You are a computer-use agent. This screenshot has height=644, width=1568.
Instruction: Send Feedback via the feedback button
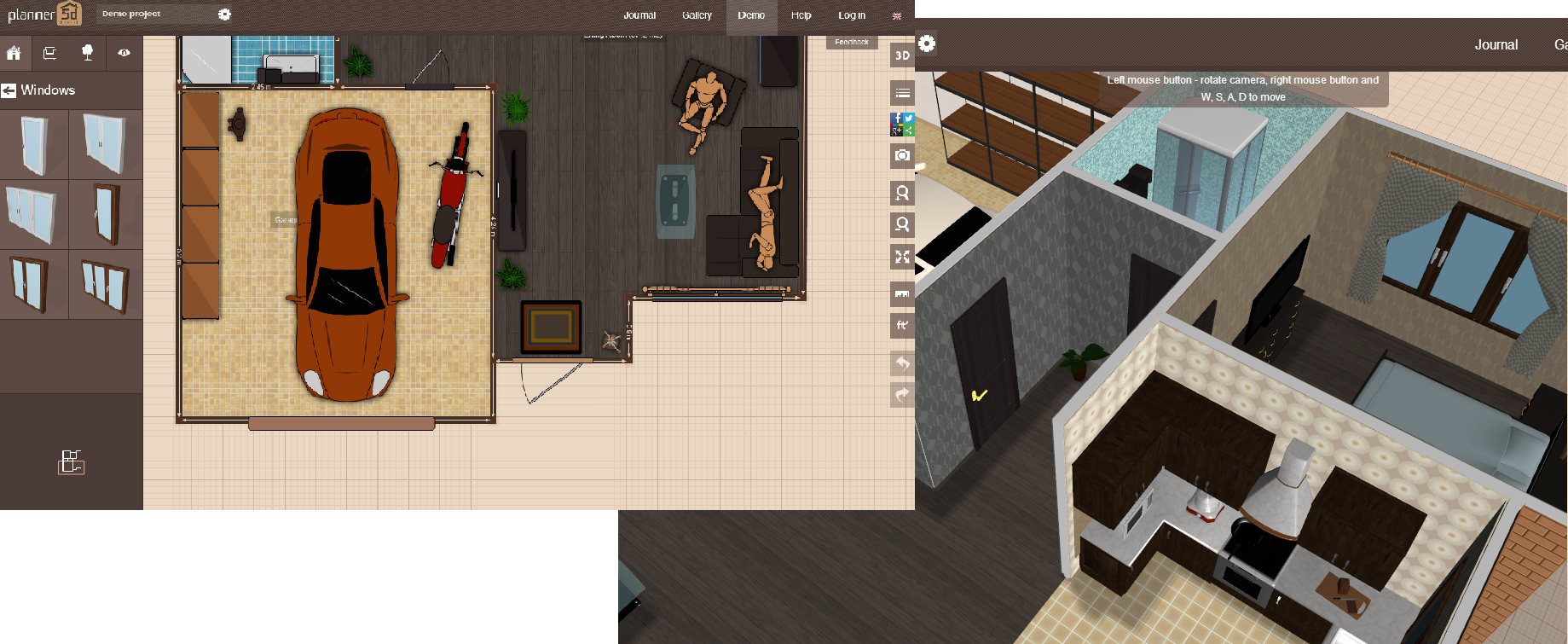pyautogui.click(x=849, y=41)
